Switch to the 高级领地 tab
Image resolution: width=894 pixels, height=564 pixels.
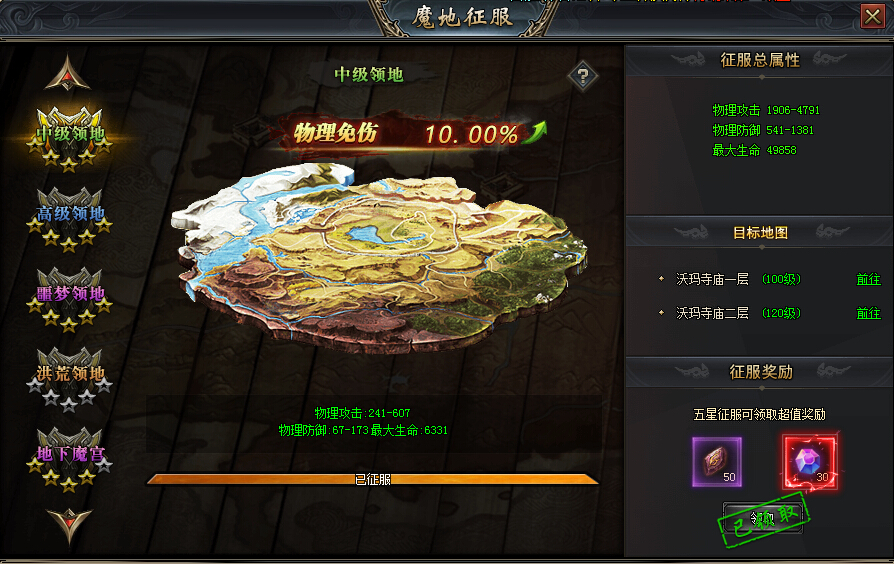coord(69,214)
